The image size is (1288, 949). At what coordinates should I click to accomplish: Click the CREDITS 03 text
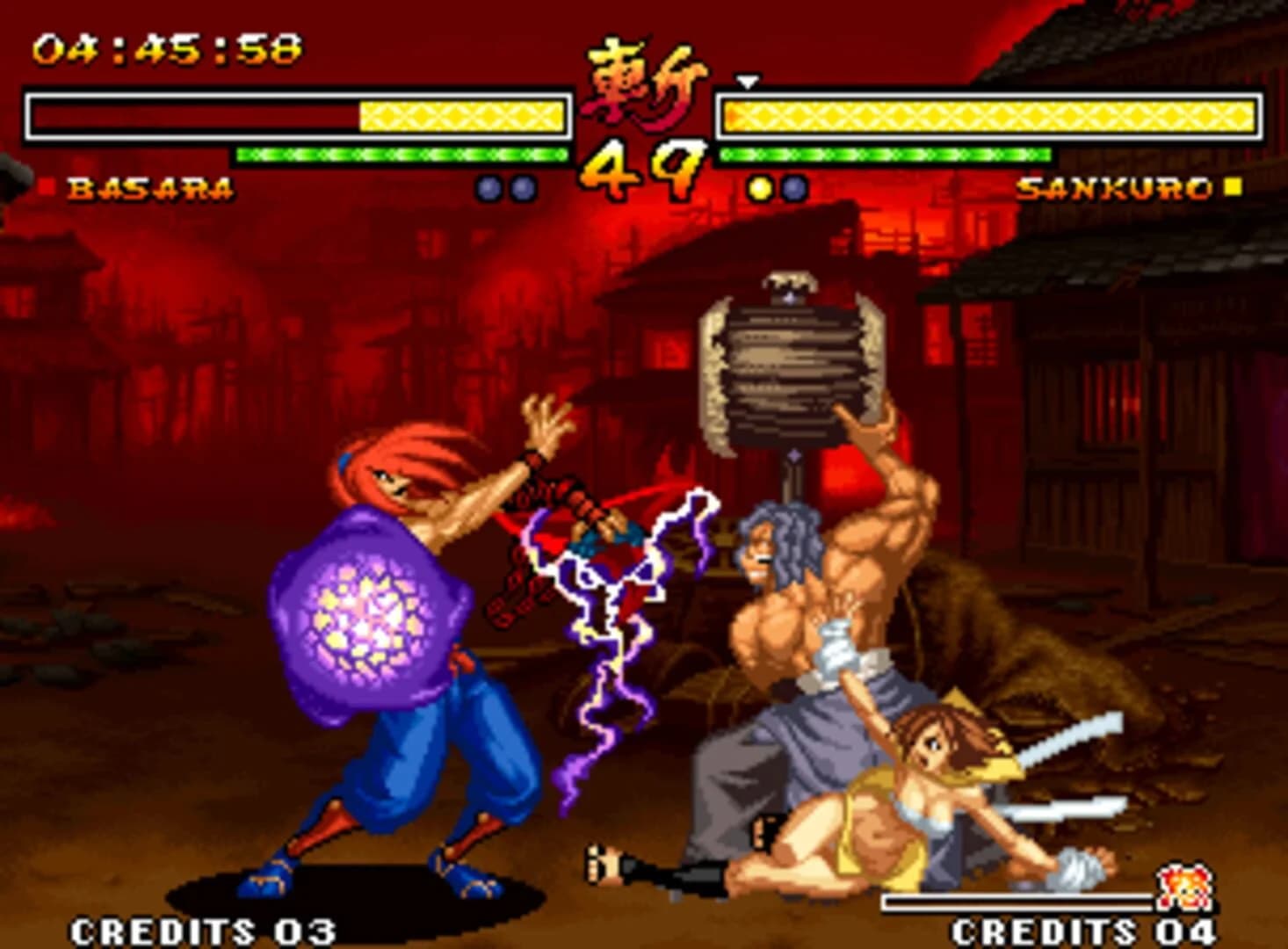[x=202, y=928]
